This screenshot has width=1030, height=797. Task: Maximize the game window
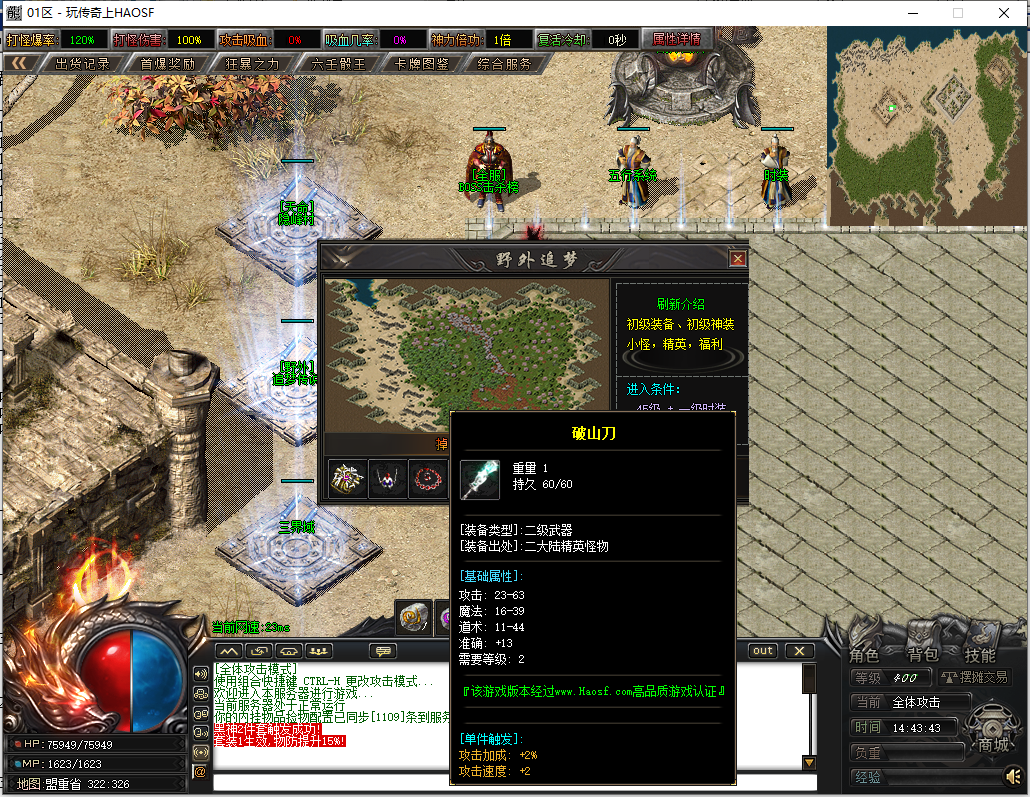[957, 13]
